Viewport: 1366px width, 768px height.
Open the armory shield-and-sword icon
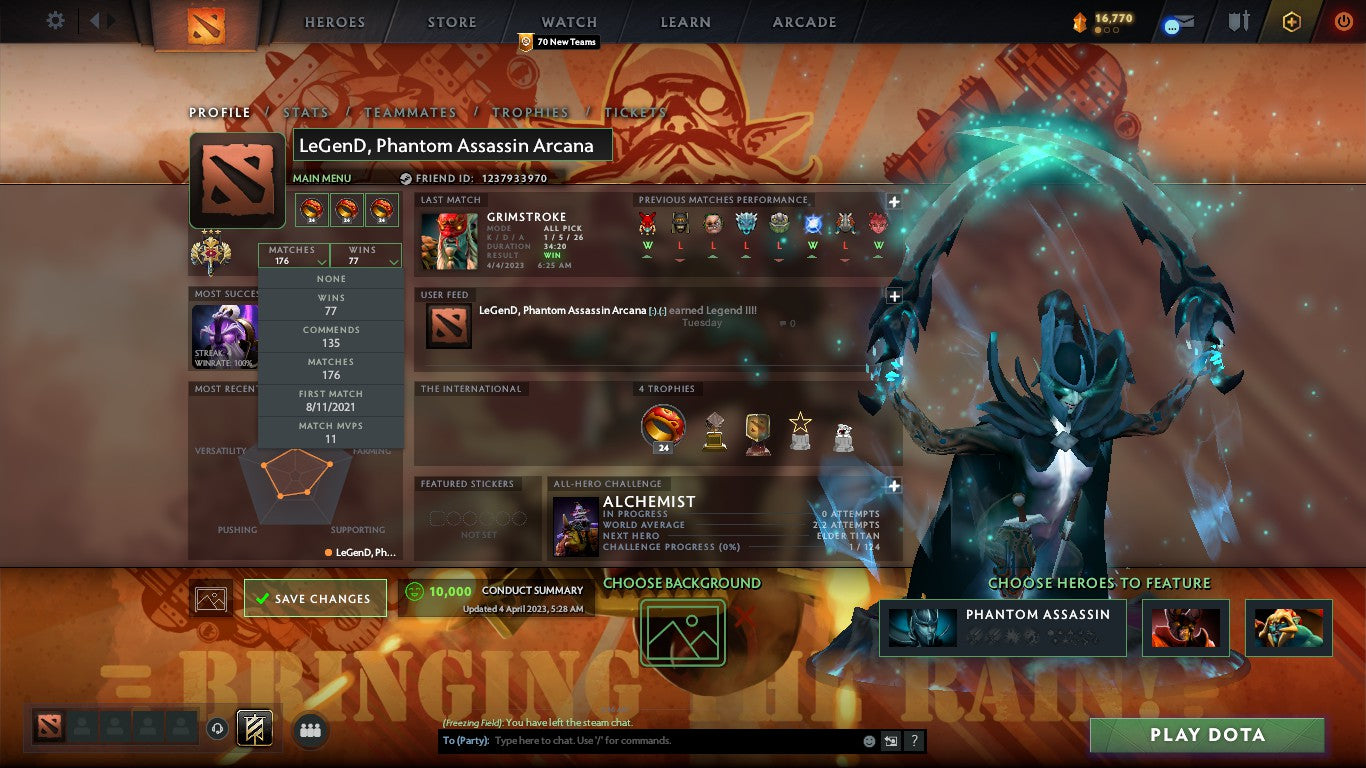tap(1238, 22)
